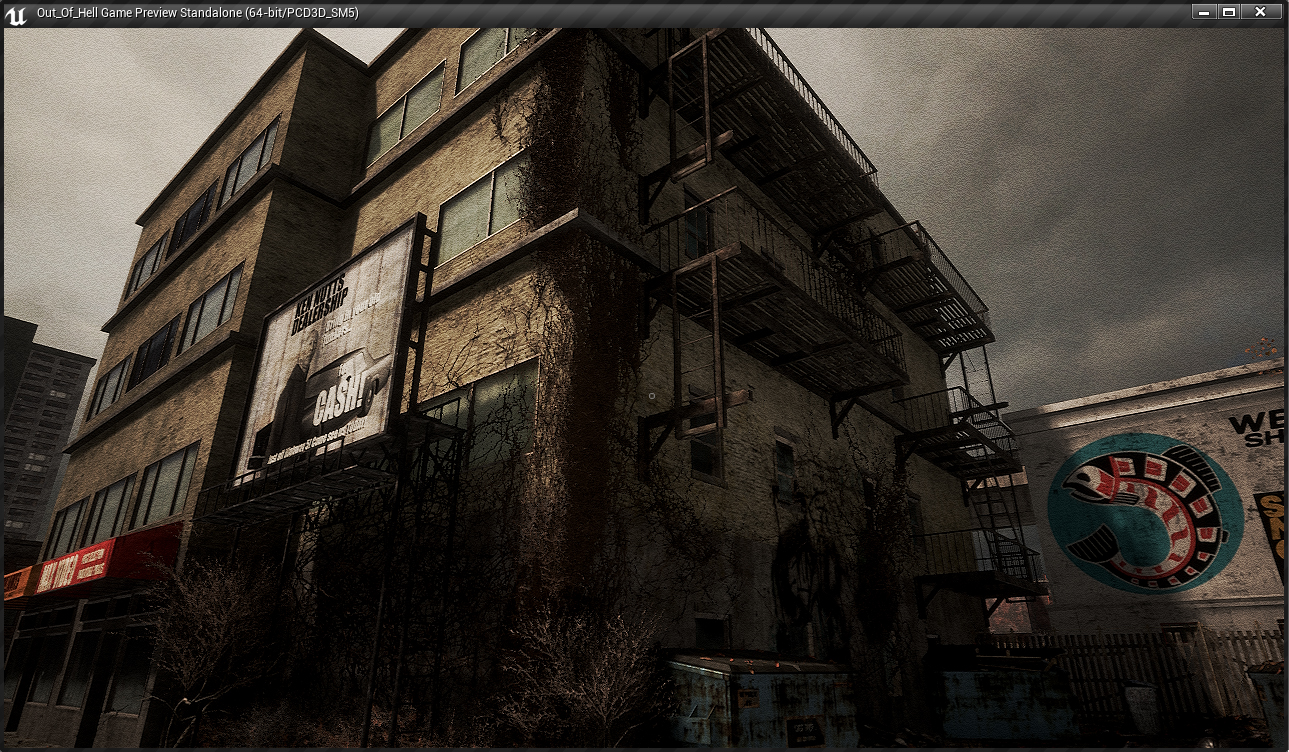Image resolution: width=1289 pixels, height=752 pixels.
Task: Minimize the game preview window
Action: point(1204,12)
